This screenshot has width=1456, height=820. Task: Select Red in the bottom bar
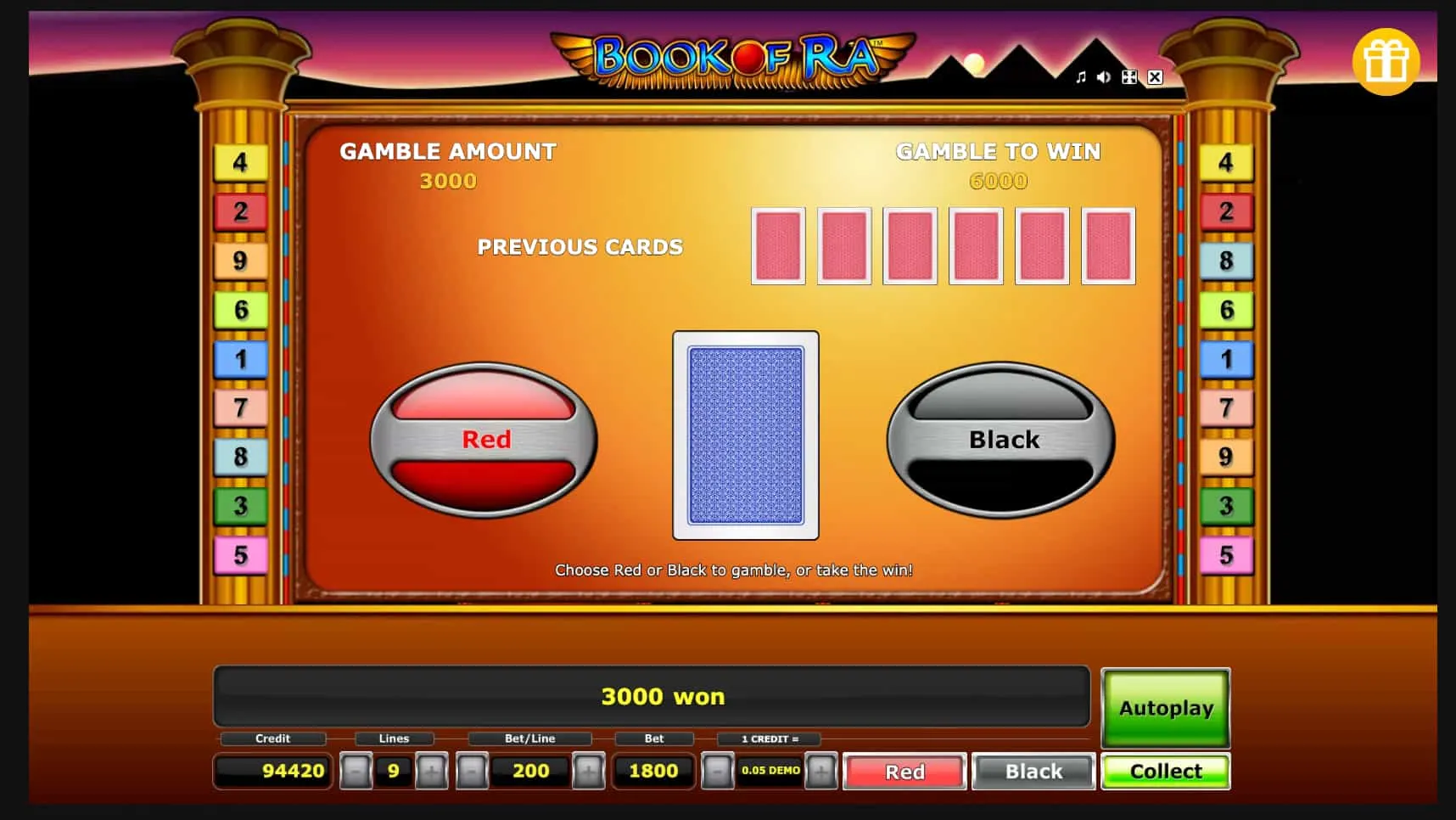coord(904,772)
